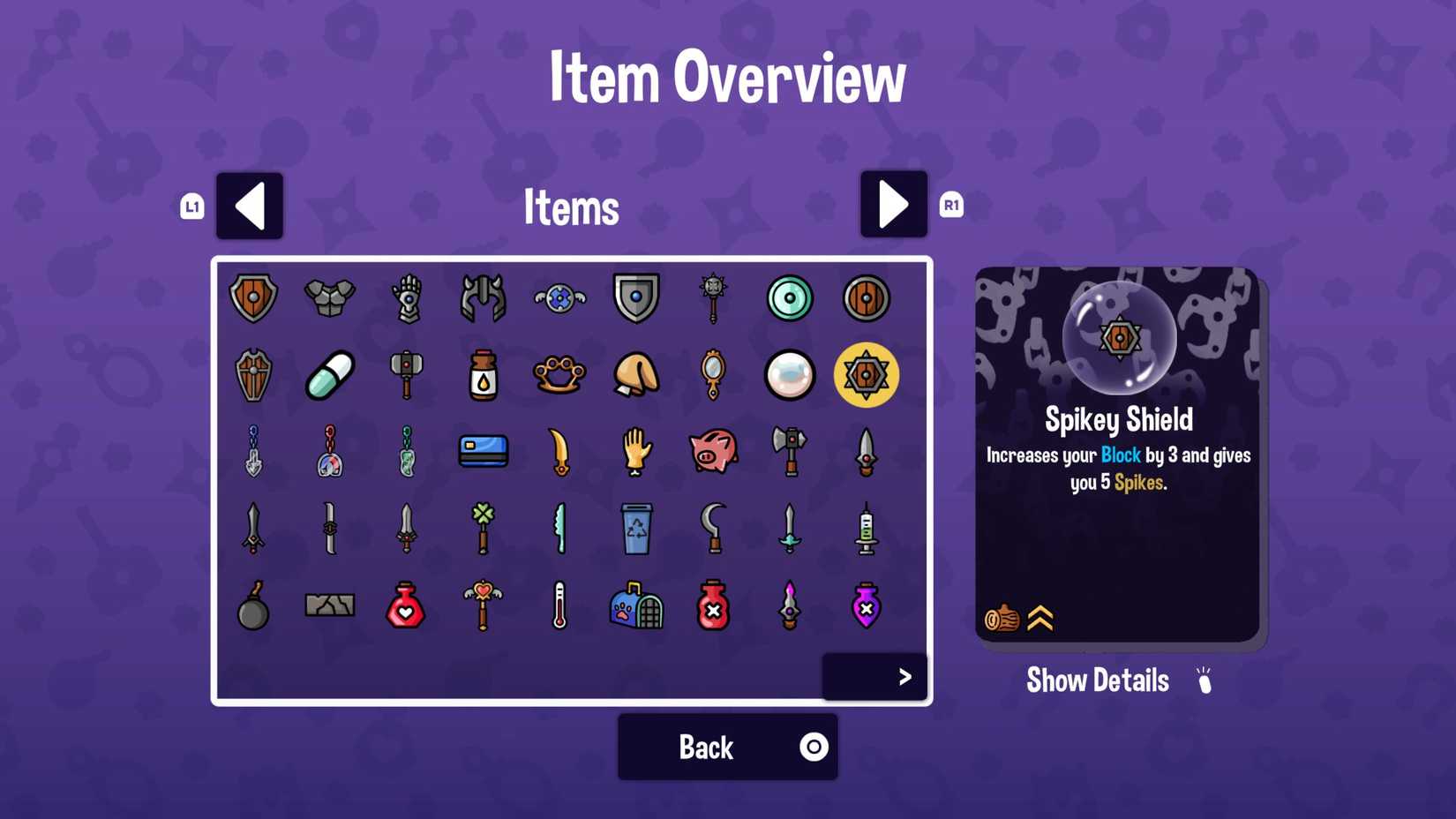Select the Spikey Shield item icon
The image size is (1456, 819).
[866, 374]
